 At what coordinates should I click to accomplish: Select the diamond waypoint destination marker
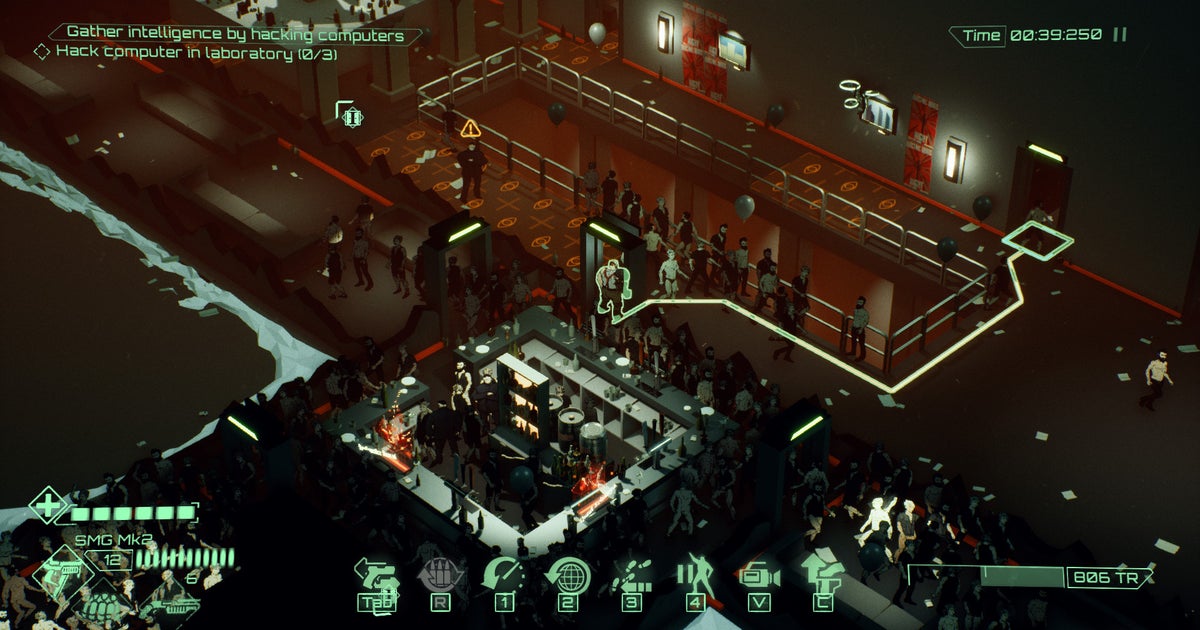[x=1038, y=238]
